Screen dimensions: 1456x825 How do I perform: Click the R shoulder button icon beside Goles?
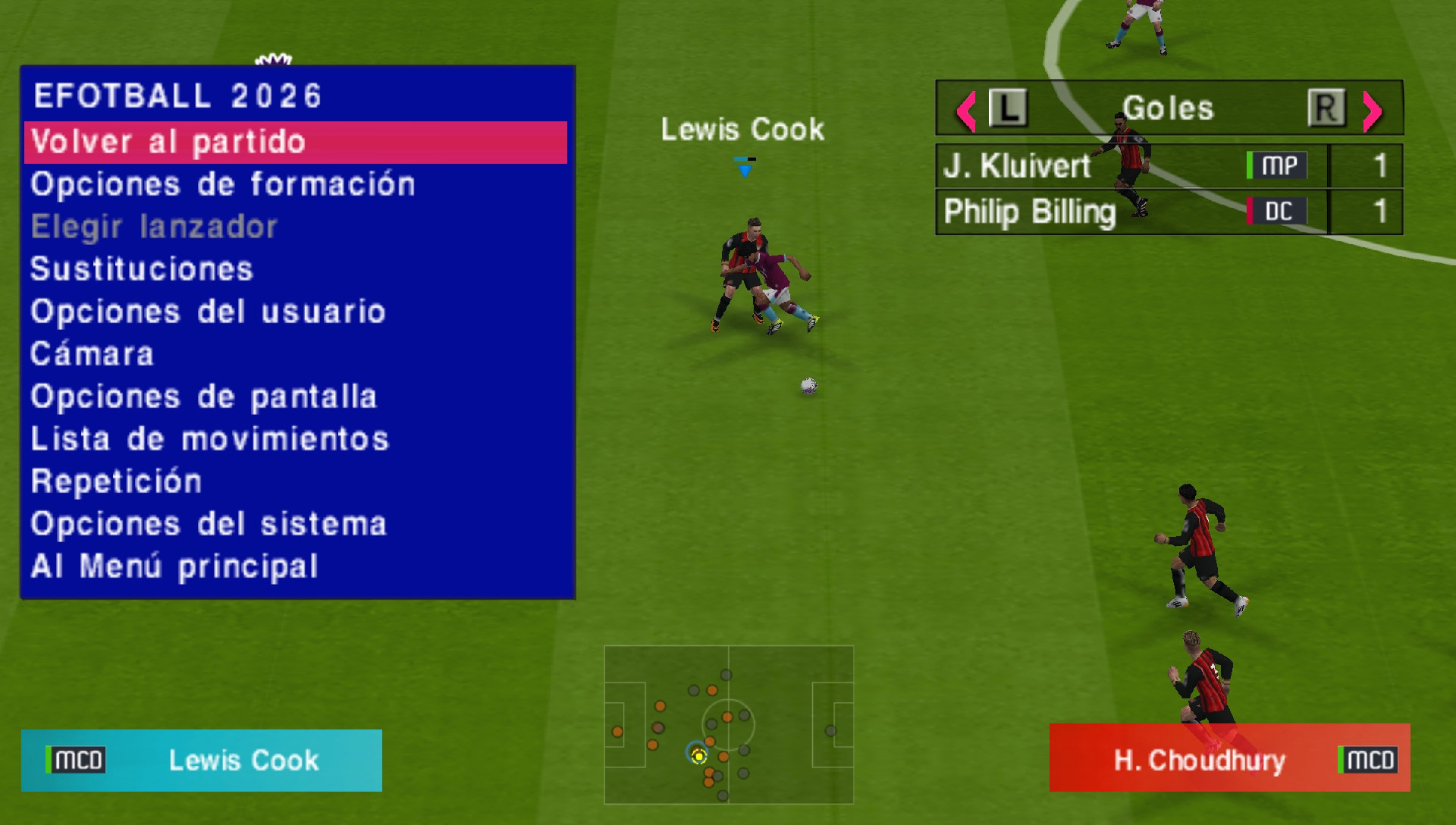[x=1326, y=108]
